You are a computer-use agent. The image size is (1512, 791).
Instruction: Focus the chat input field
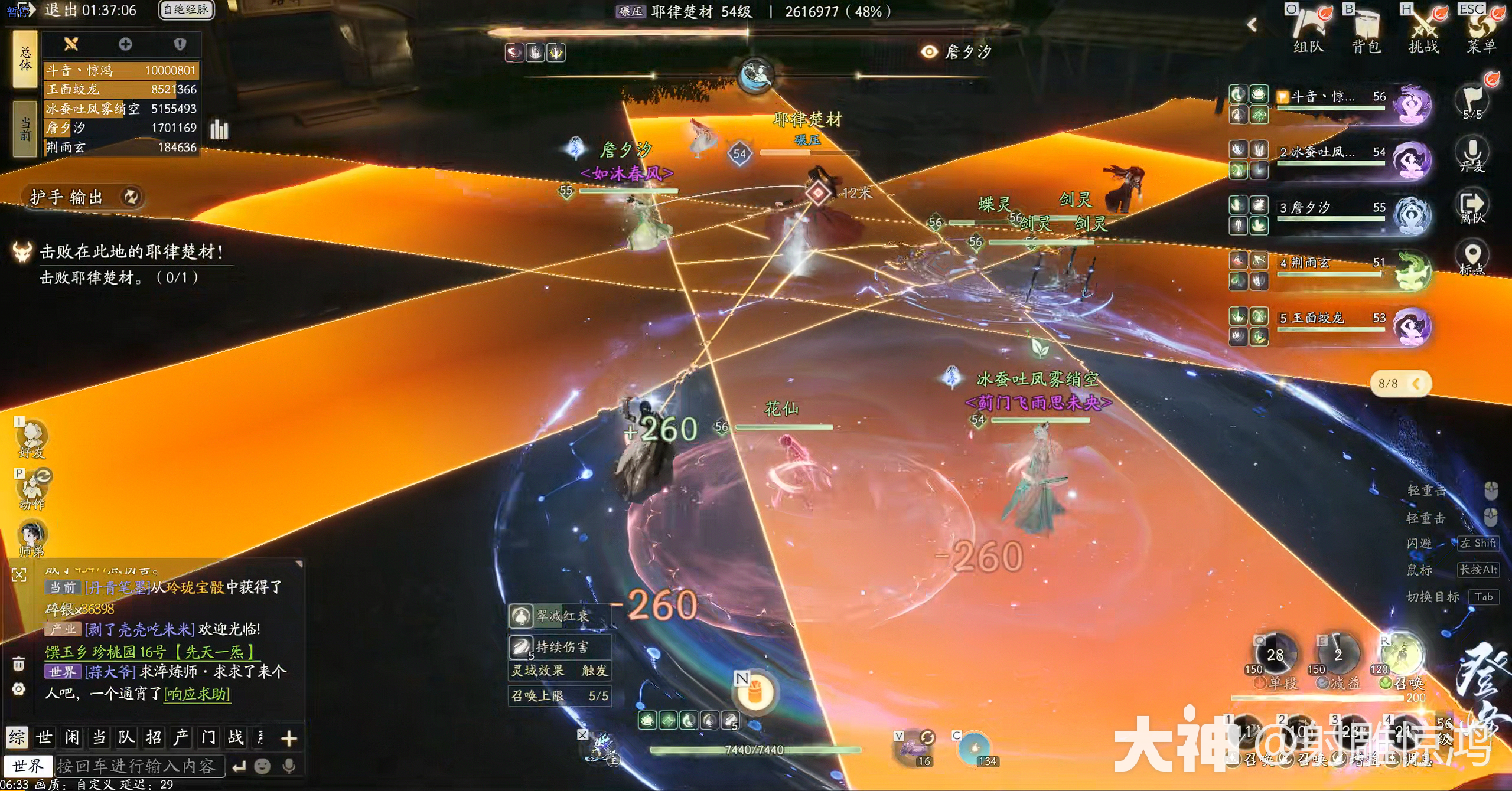click(x=139, y=766)
